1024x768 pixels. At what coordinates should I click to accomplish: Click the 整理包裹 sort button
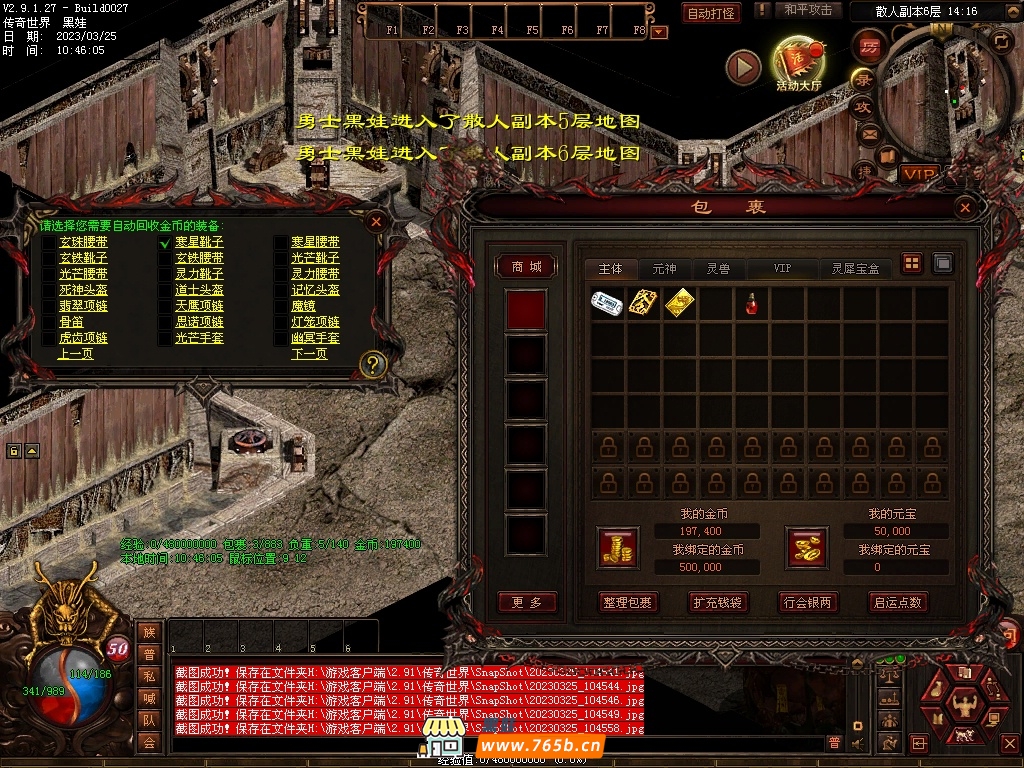tap(627, 602)
